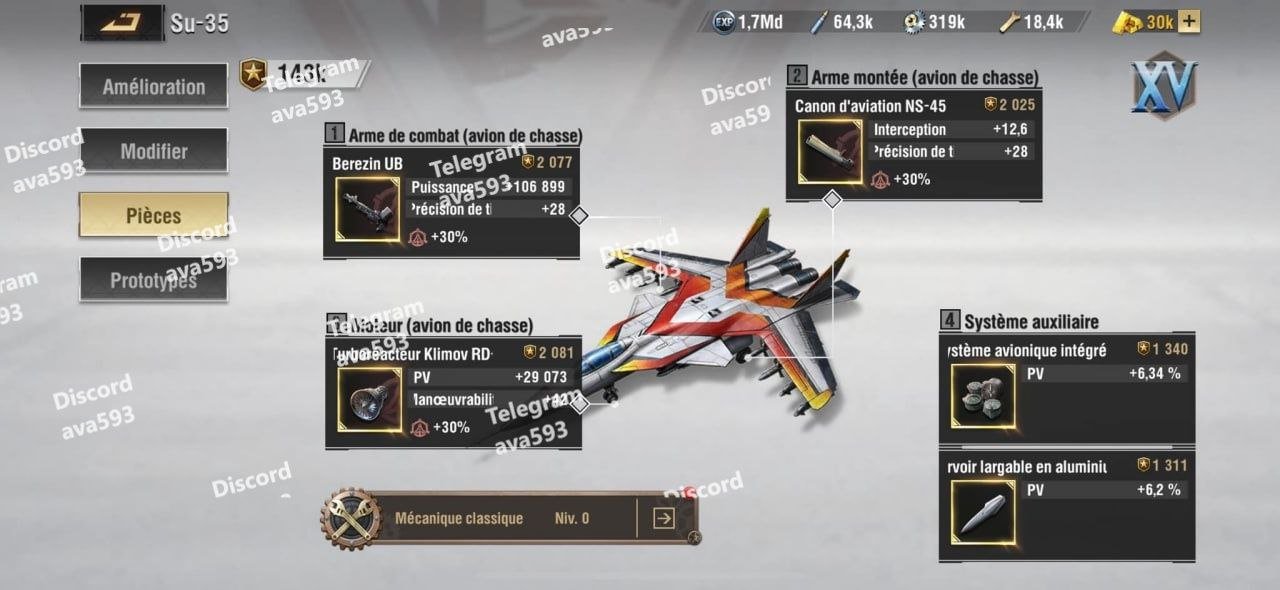
Task: Click the Mécanique classique gear emblem
Action: [349, 518]
